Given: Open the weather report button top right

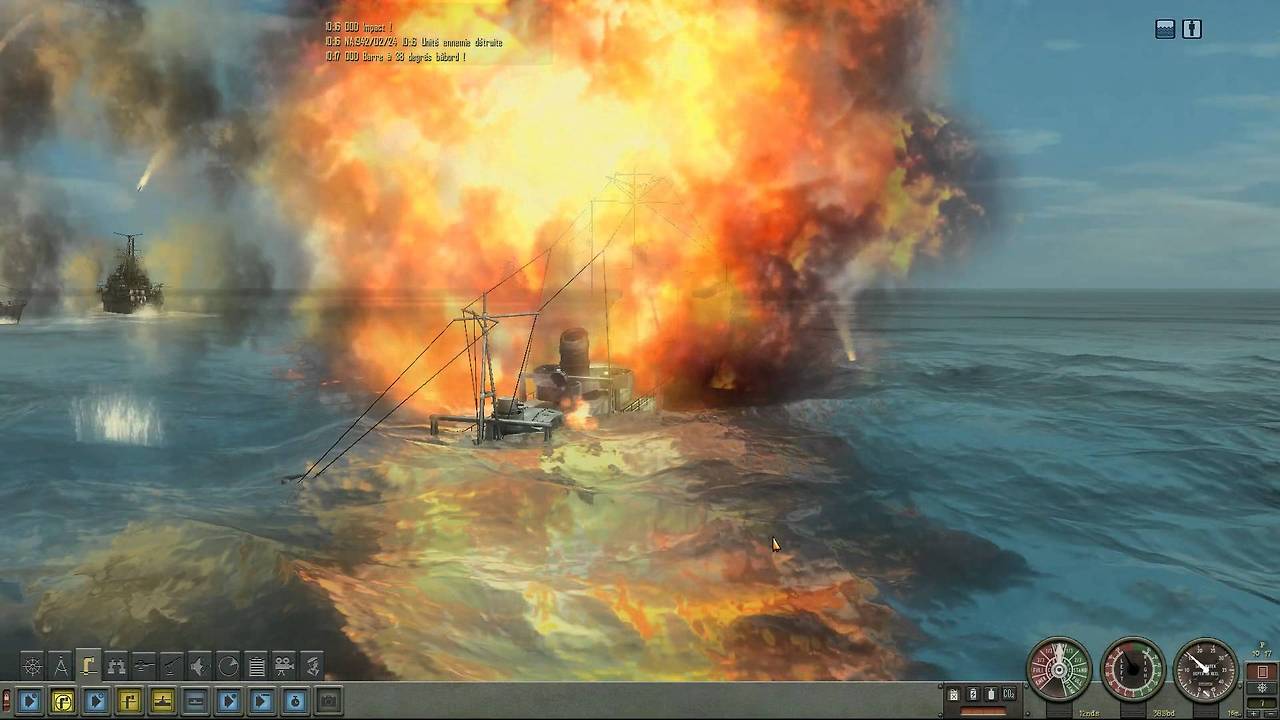Looking at the screenshot, I should point(1163,29).
